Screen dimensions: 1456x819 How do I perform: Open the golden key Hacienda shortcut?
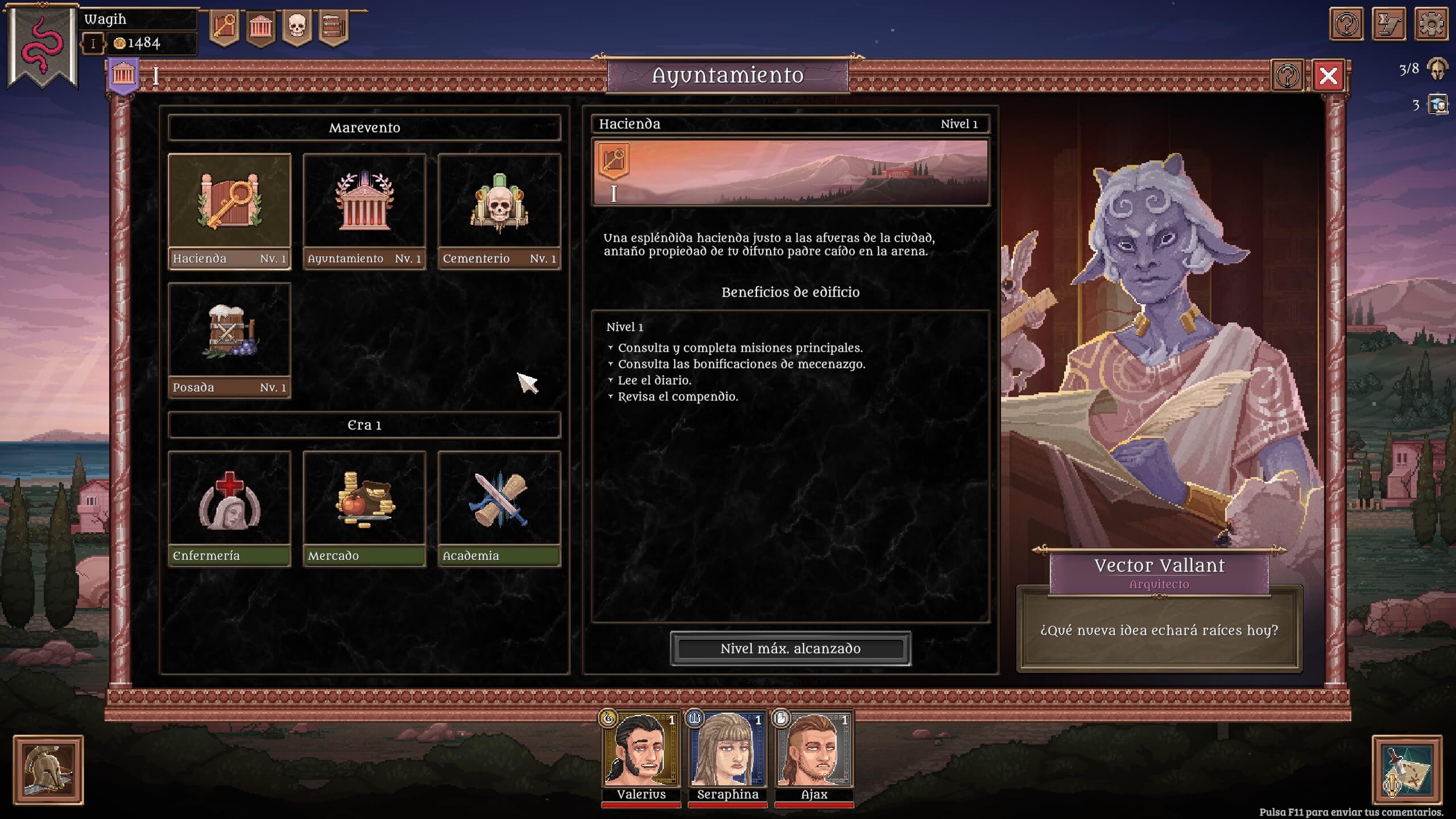[x=224, y=27]
